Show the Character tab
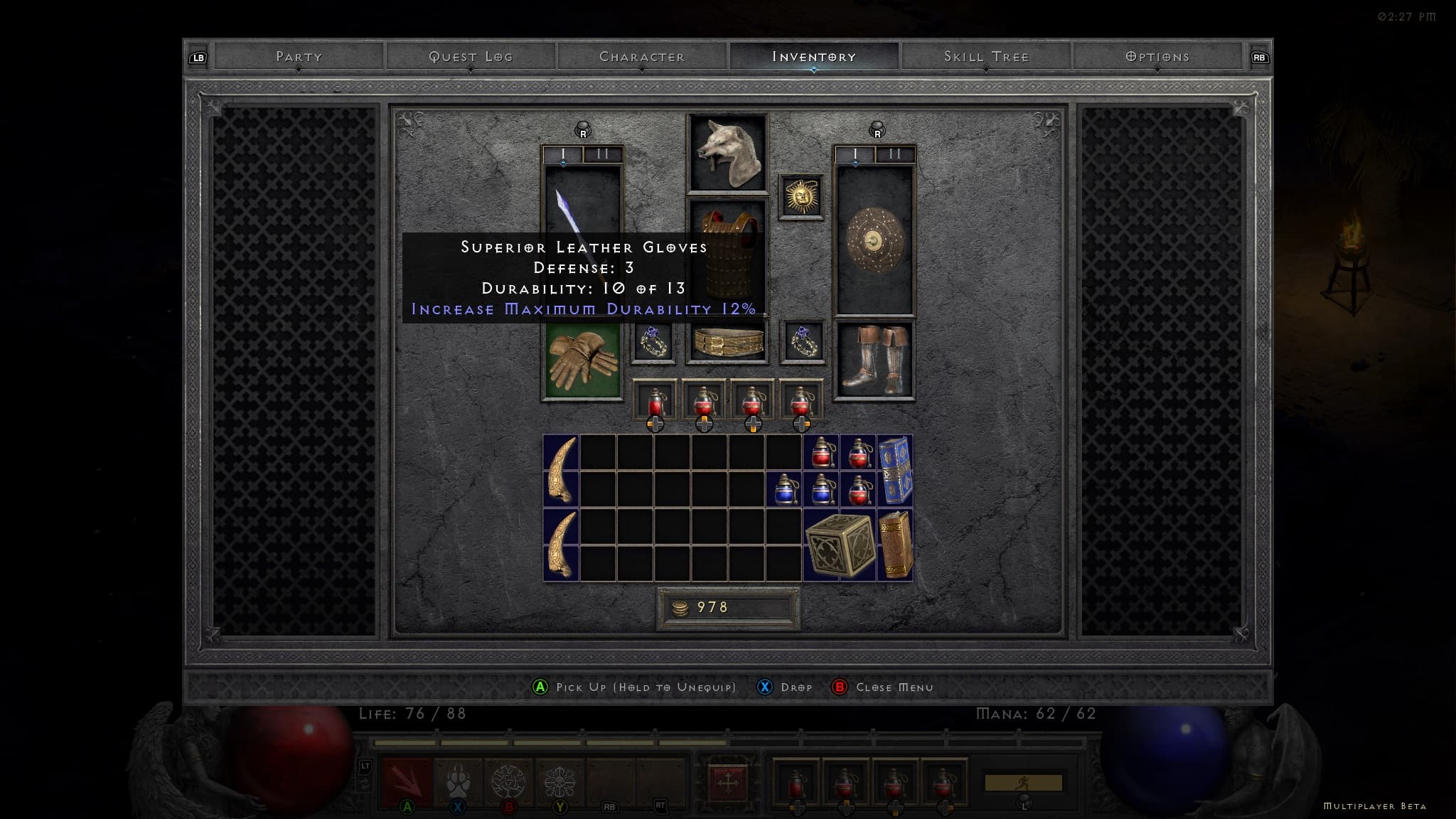1456x819 pixels. 642,57
